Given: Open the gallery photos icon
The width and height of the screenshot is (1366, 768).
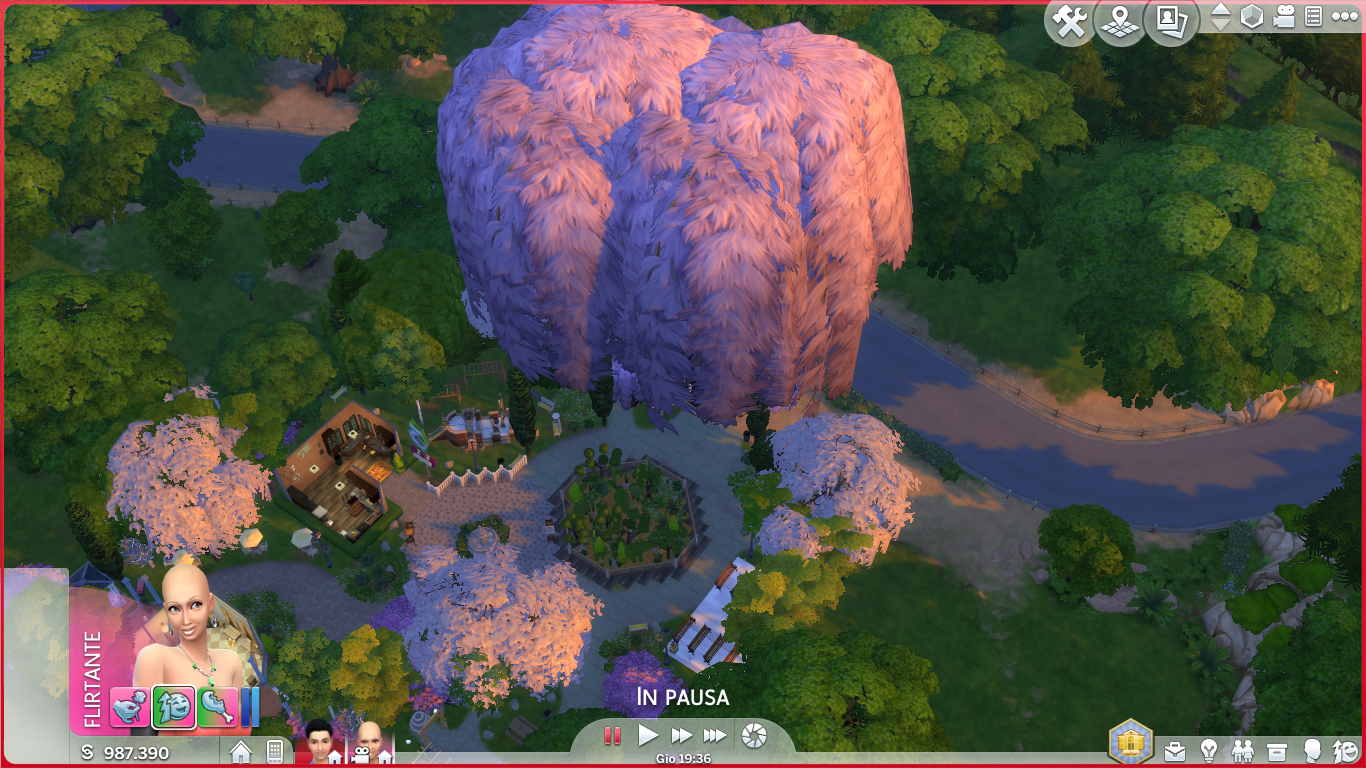Looking at the screenshot, I should tap(1171, 22).
